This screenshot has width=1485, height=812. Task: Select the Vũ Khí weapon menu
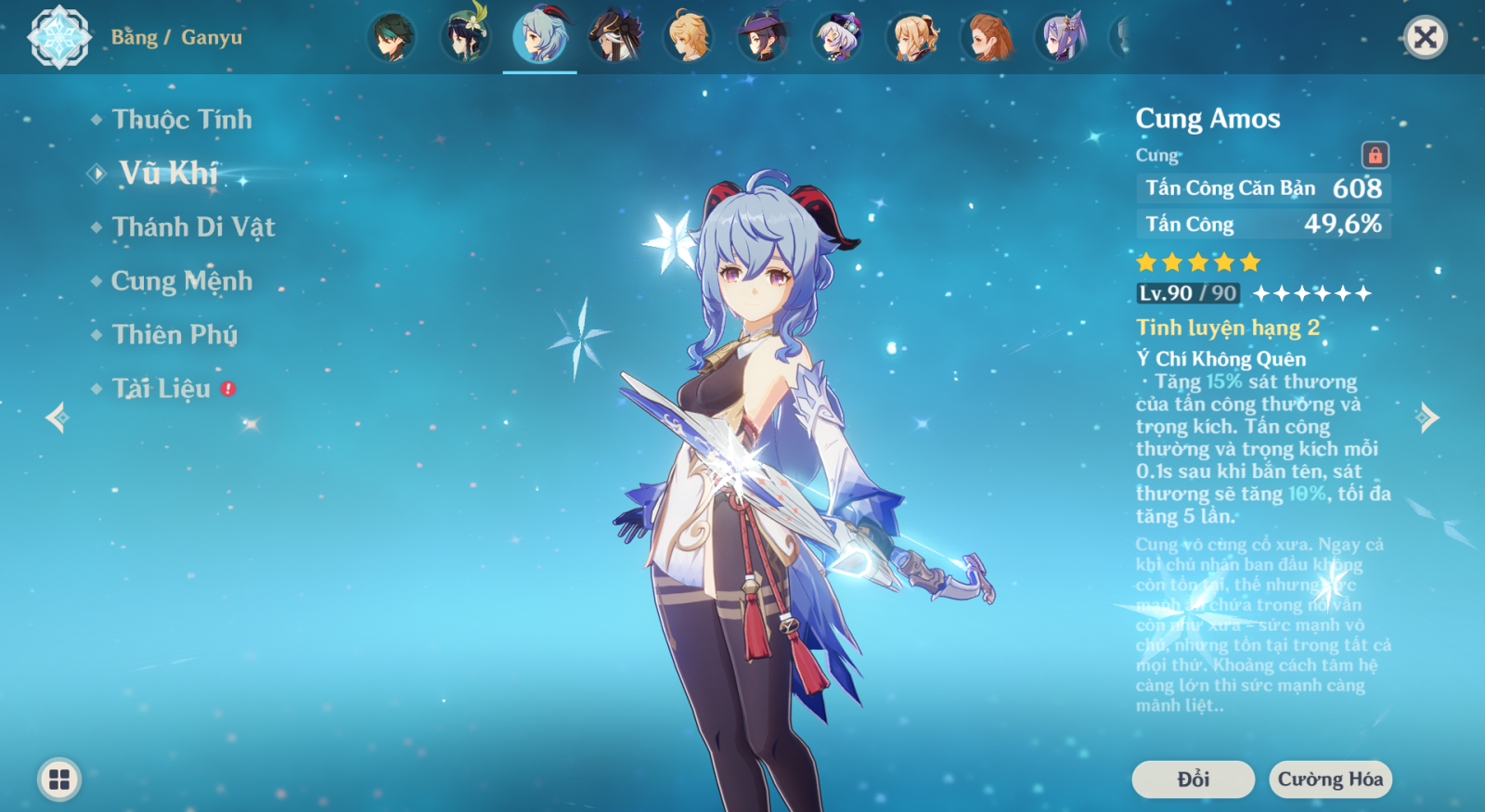[x=168, y=174]
